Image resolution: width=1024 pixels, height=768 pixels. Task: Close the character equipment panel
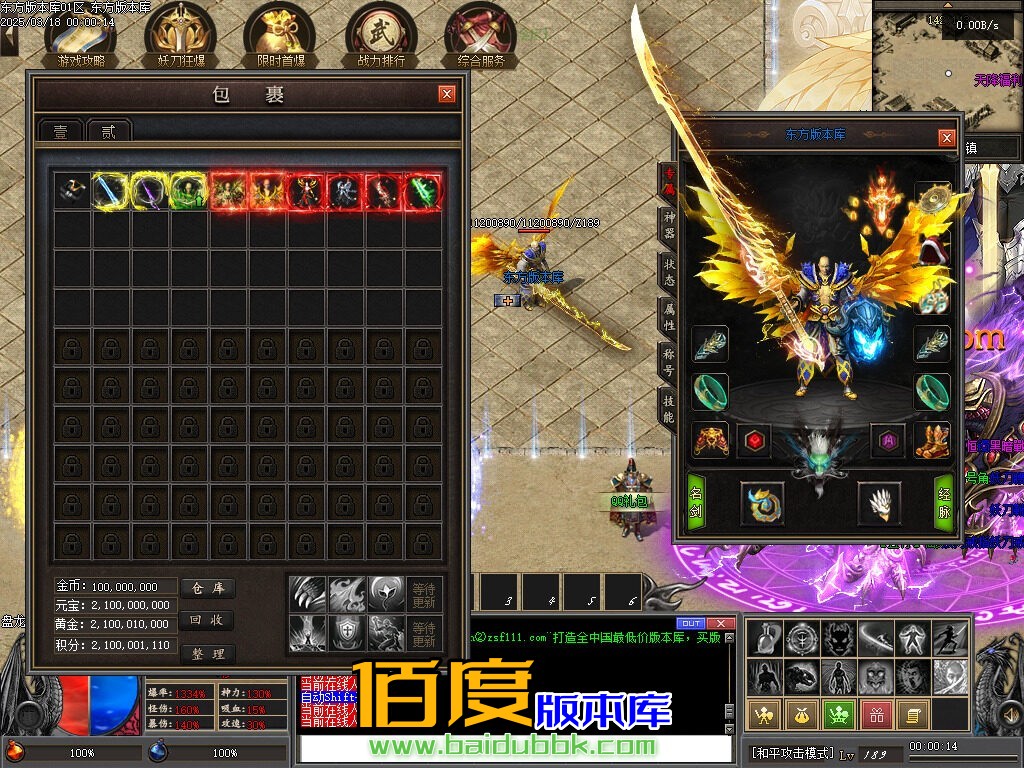946,137
